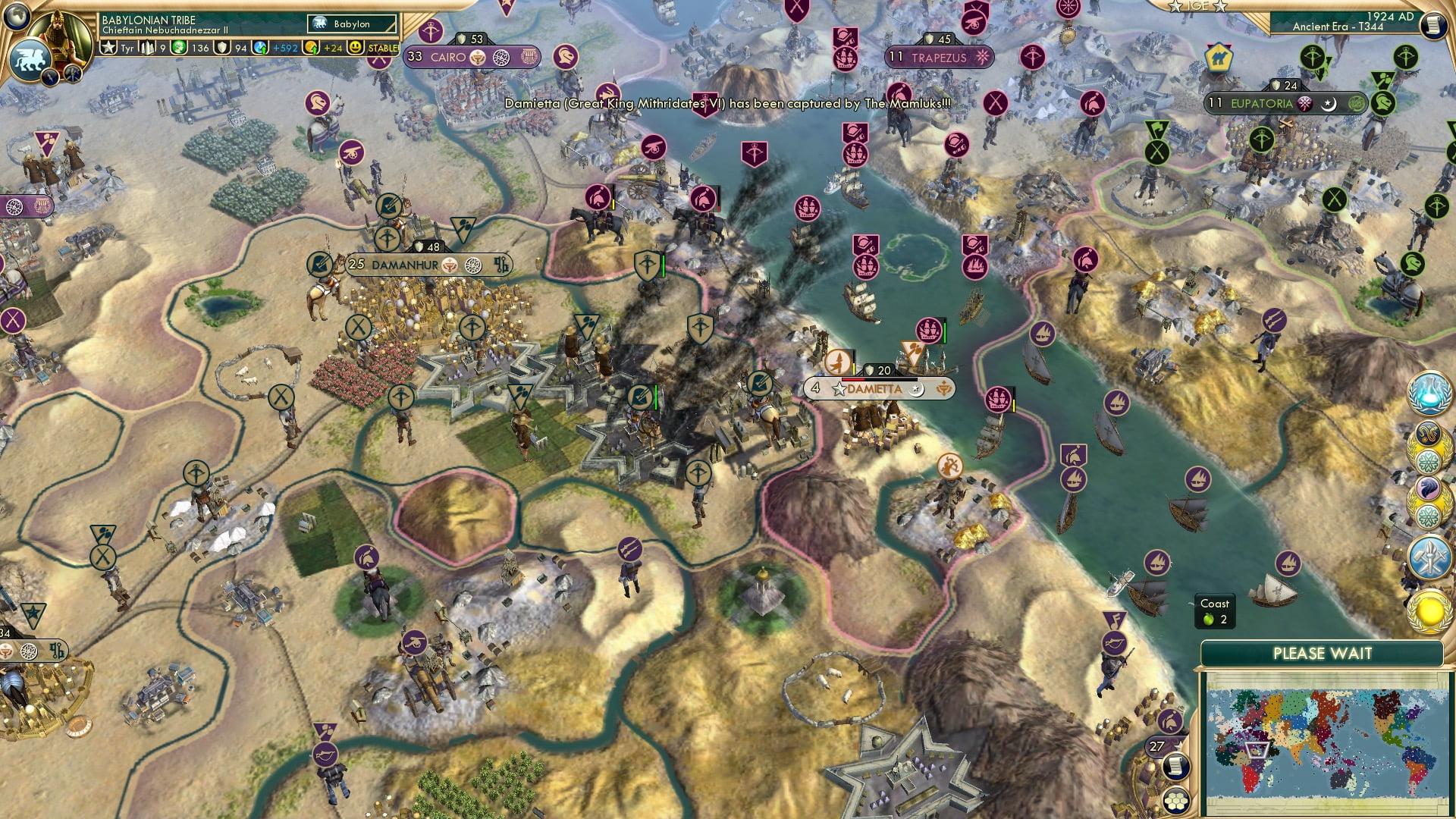Click the Tyr capital star icon
This screenshot has width=1456, height=819.
pyautogui.click(x=108, y=47)
